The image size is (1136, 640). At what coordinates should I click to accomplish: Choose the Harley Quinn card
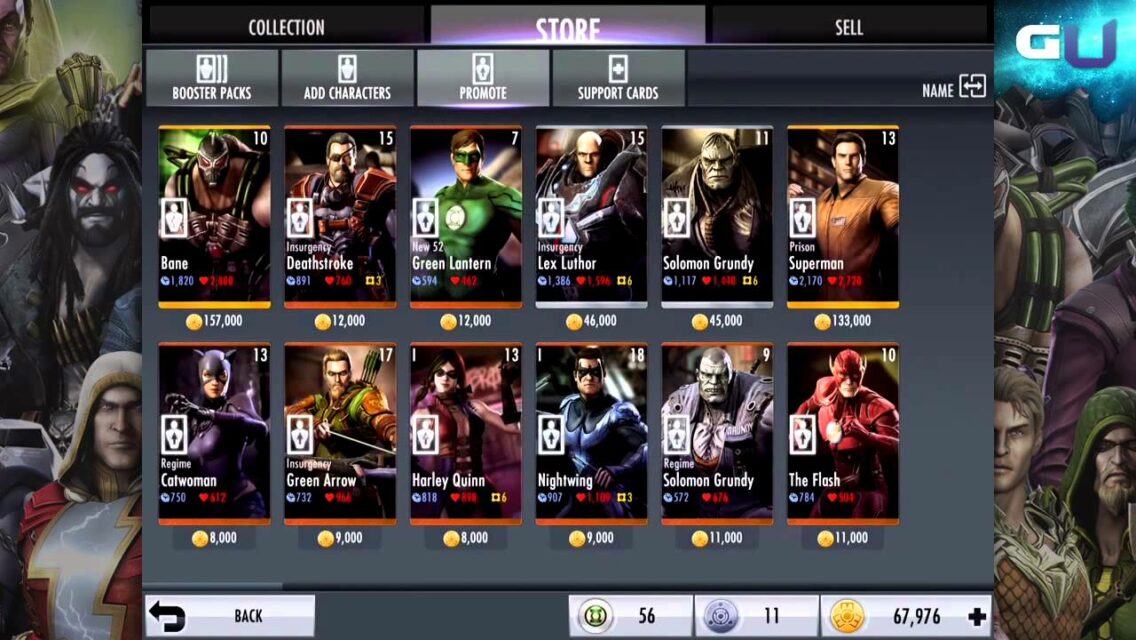pos(466,433)
